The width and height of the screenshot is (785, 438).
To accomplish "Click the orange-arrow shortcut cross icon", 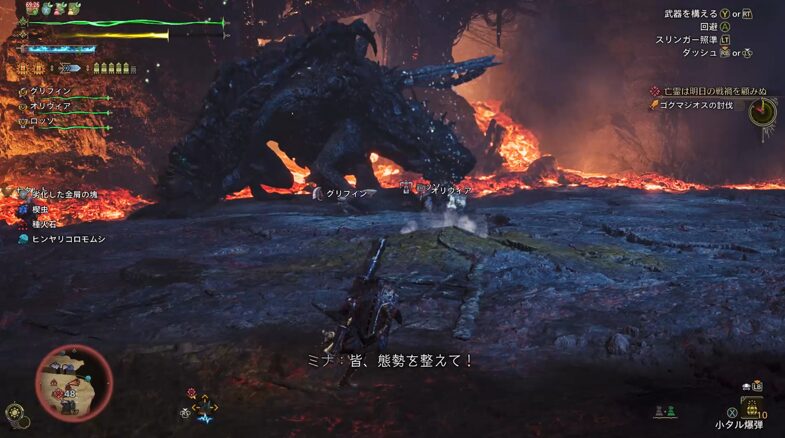I will coord(204,406).
